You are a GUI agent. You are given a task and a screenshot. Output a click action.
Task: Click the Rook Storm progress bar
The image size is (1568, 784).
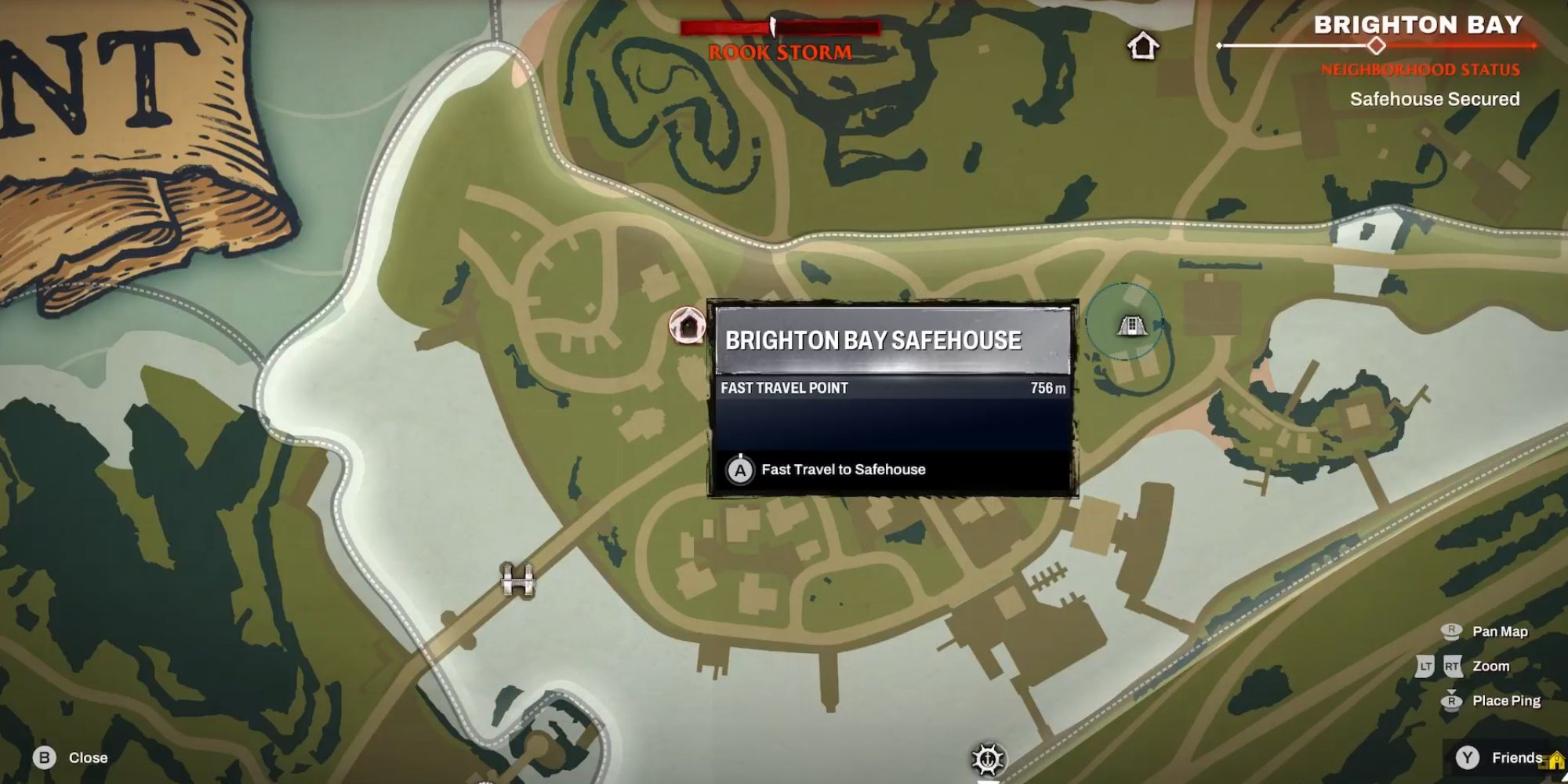(780, 26)
